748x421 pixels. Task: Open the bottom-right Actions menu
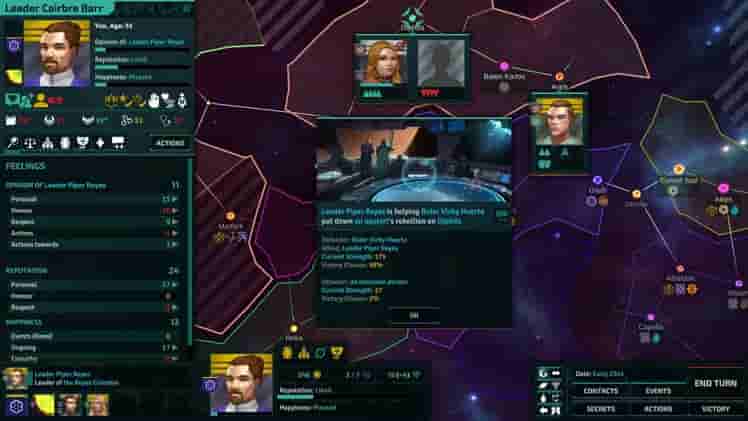[657, 408]
